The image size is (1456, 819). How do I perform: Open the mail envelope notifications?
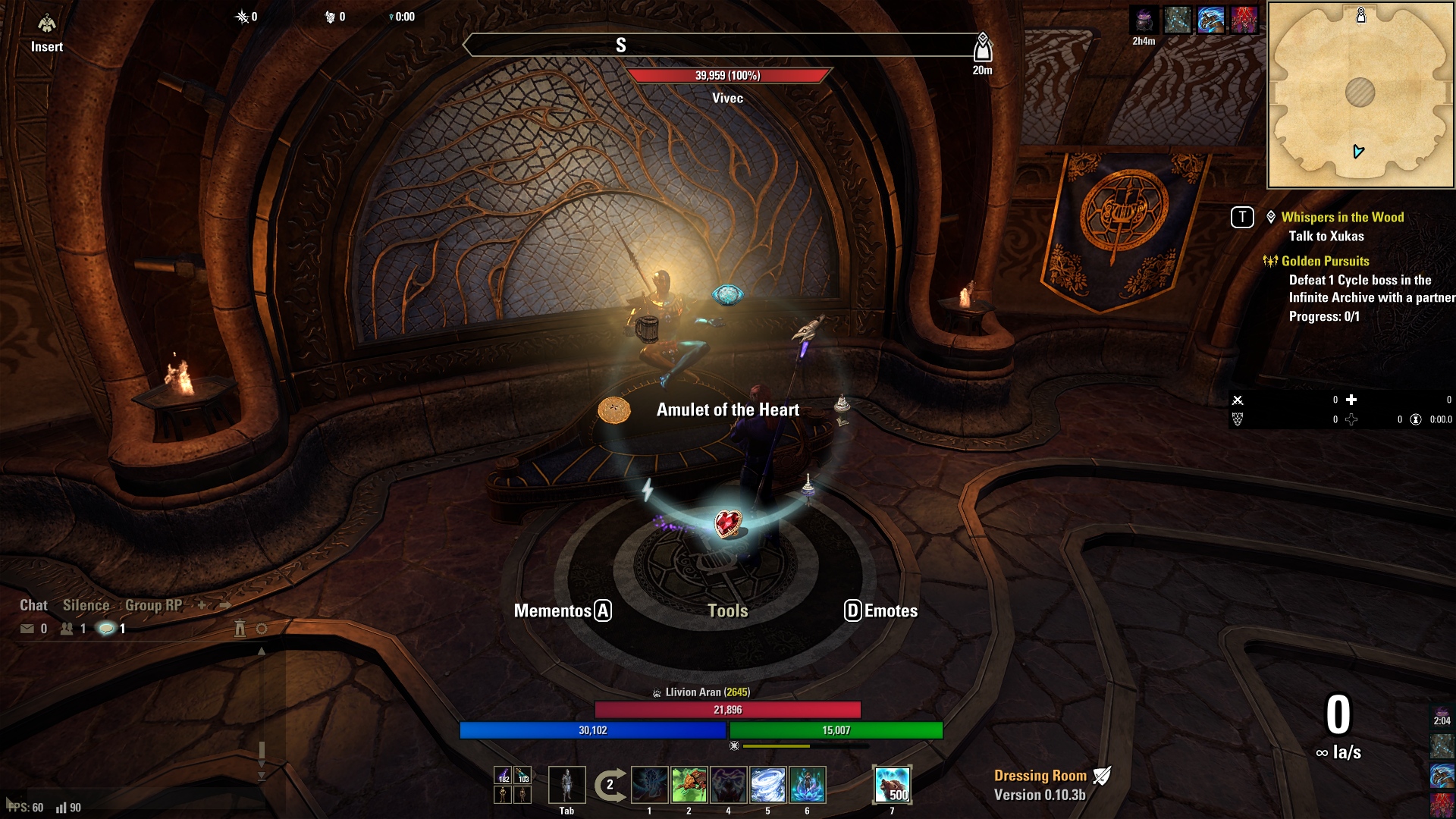click(x=27, y=629)
